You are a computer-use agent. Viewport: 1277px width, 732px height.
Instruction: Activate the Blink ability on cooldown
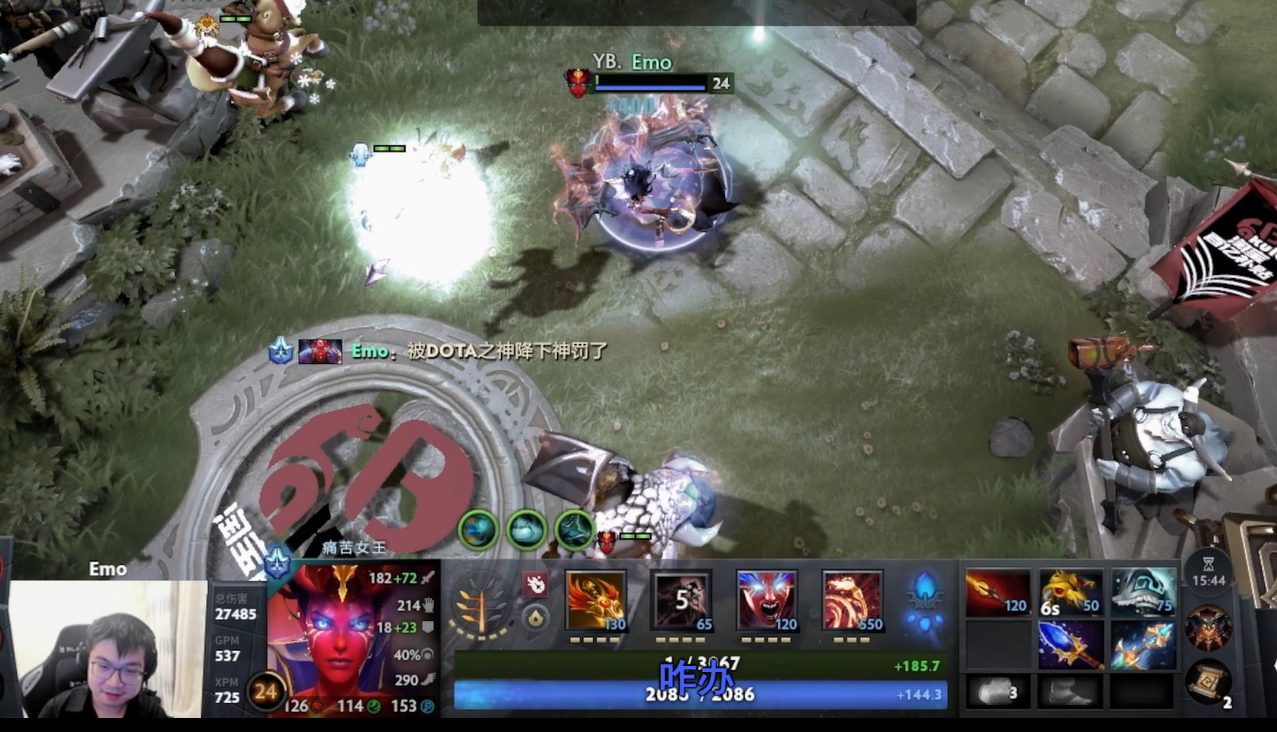[682, 600]
